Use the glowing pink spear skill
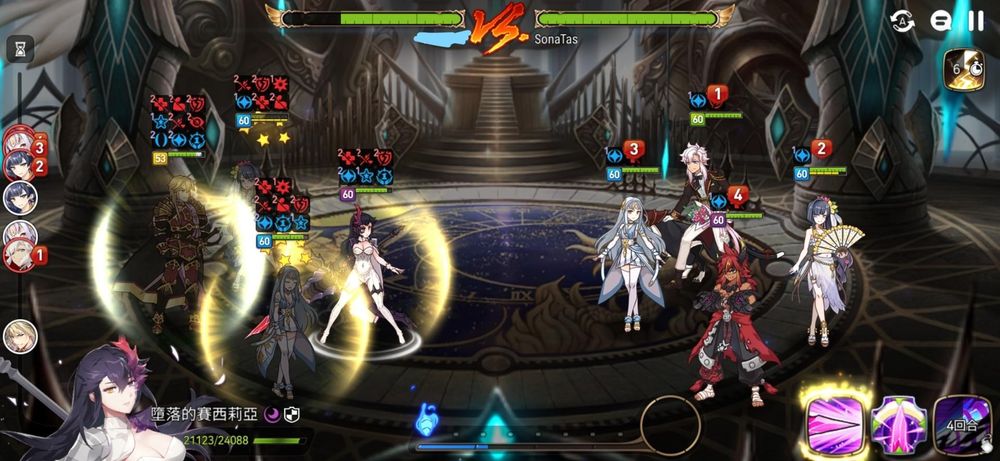Image resolution: width=1000 pixels, height=461 pixels. 832,424
